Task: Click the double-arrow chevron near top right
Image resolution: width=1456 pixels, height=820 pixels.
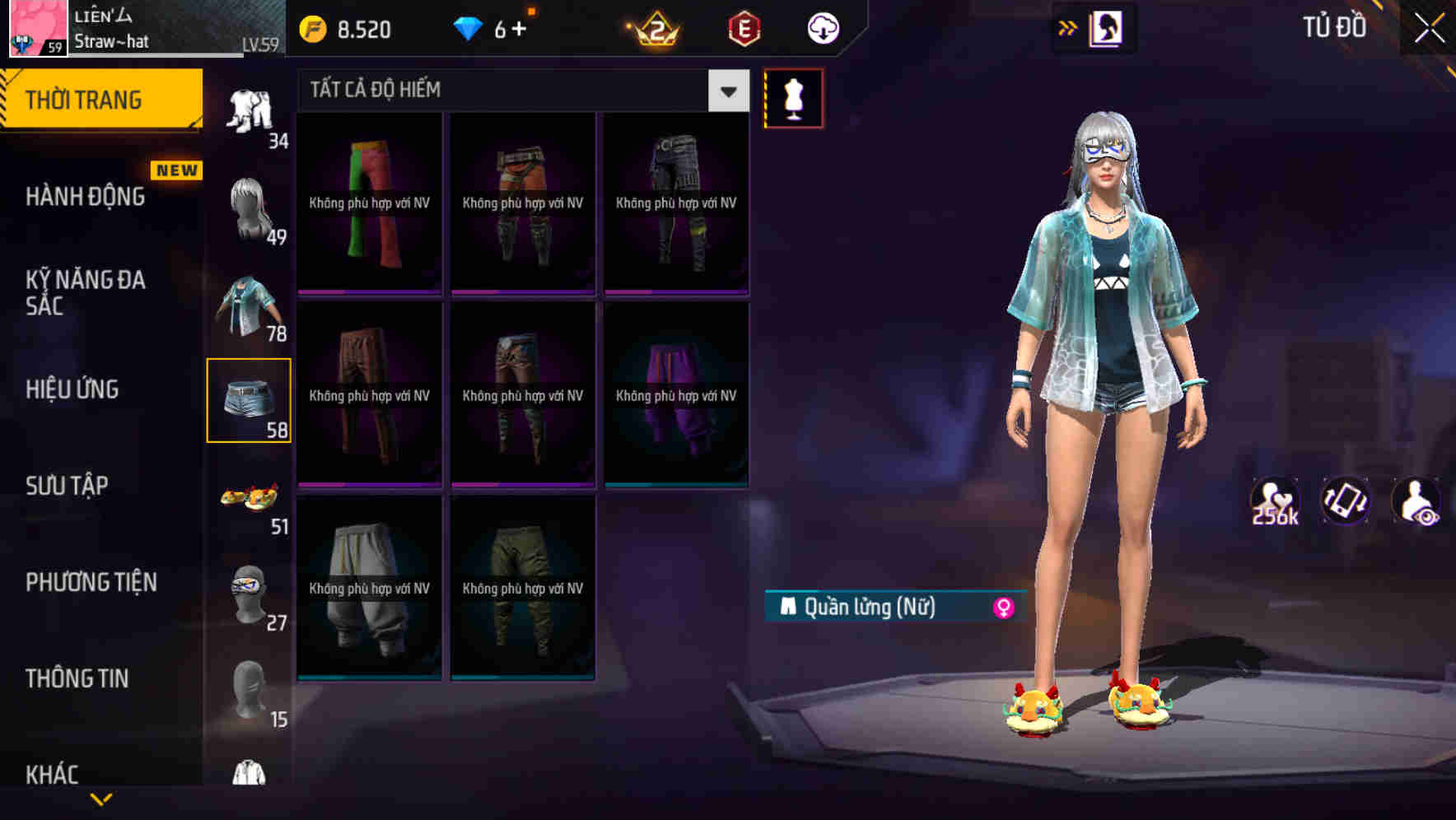Action: [1066, 27]
